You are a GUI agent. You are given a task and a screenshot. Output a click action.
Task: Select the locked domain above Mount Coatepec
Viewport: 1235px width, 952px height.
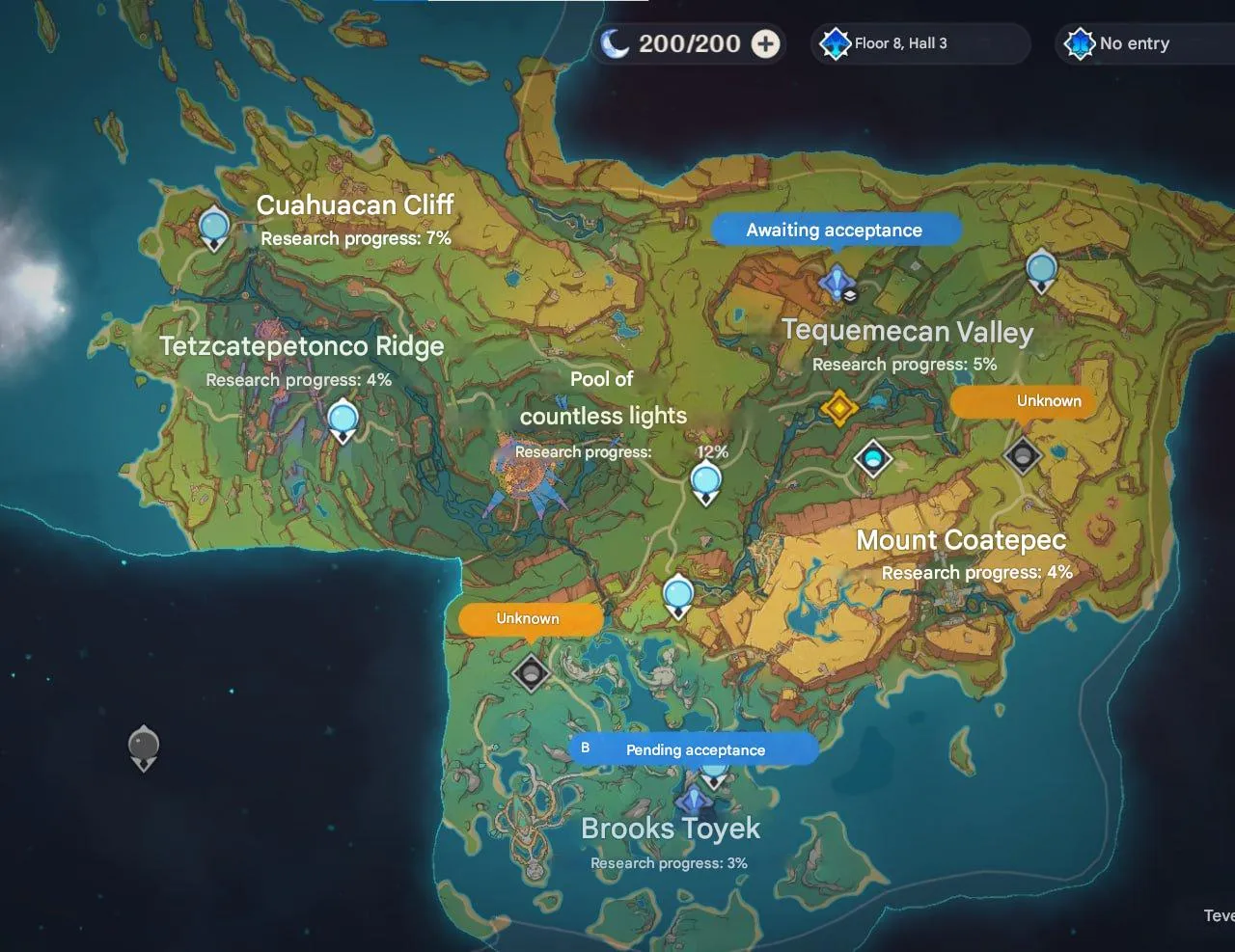pos(1022,454)
